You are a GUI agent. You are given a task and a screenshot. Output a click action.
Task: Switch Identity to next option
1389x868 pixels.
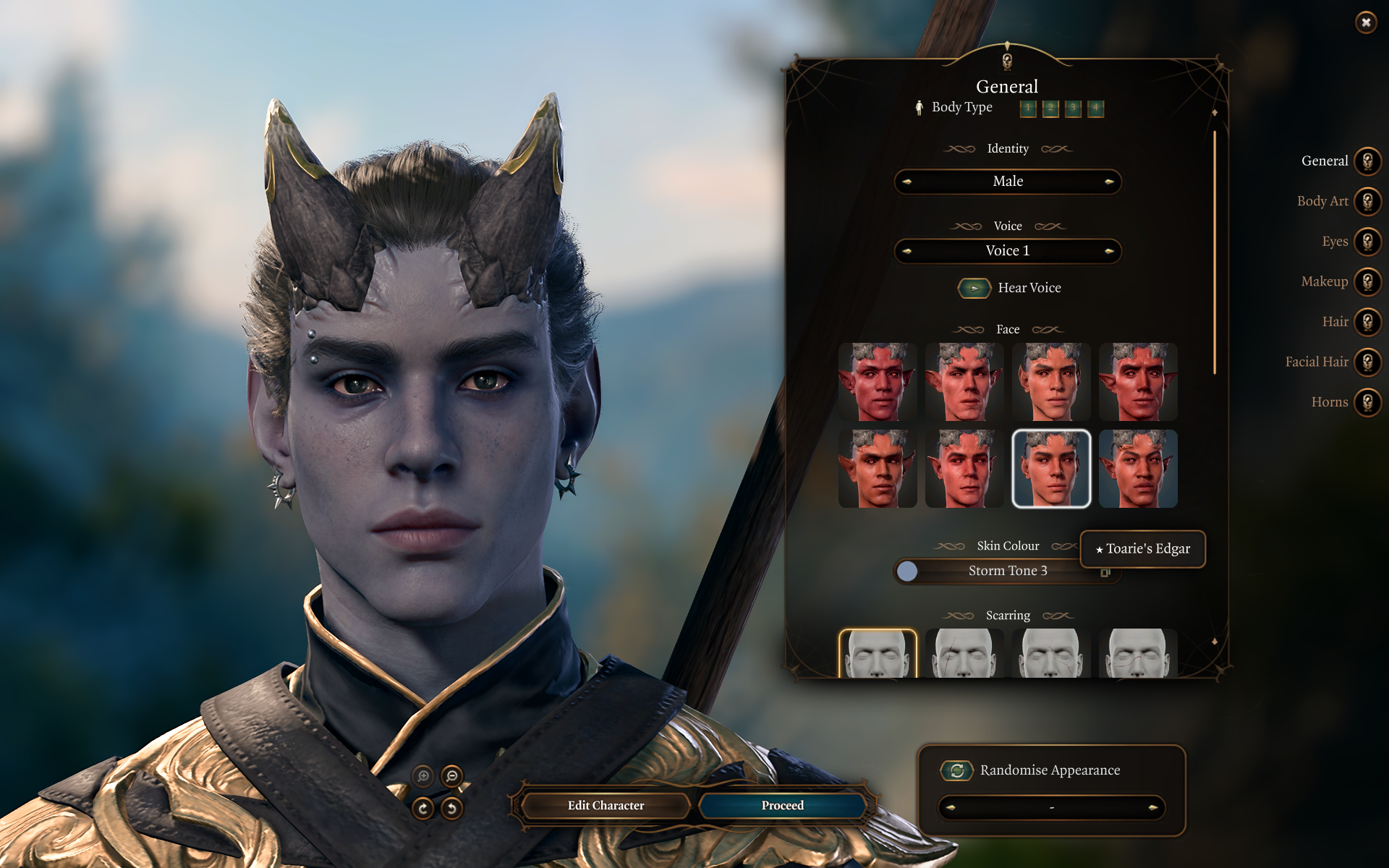(x=1108, y=182)
